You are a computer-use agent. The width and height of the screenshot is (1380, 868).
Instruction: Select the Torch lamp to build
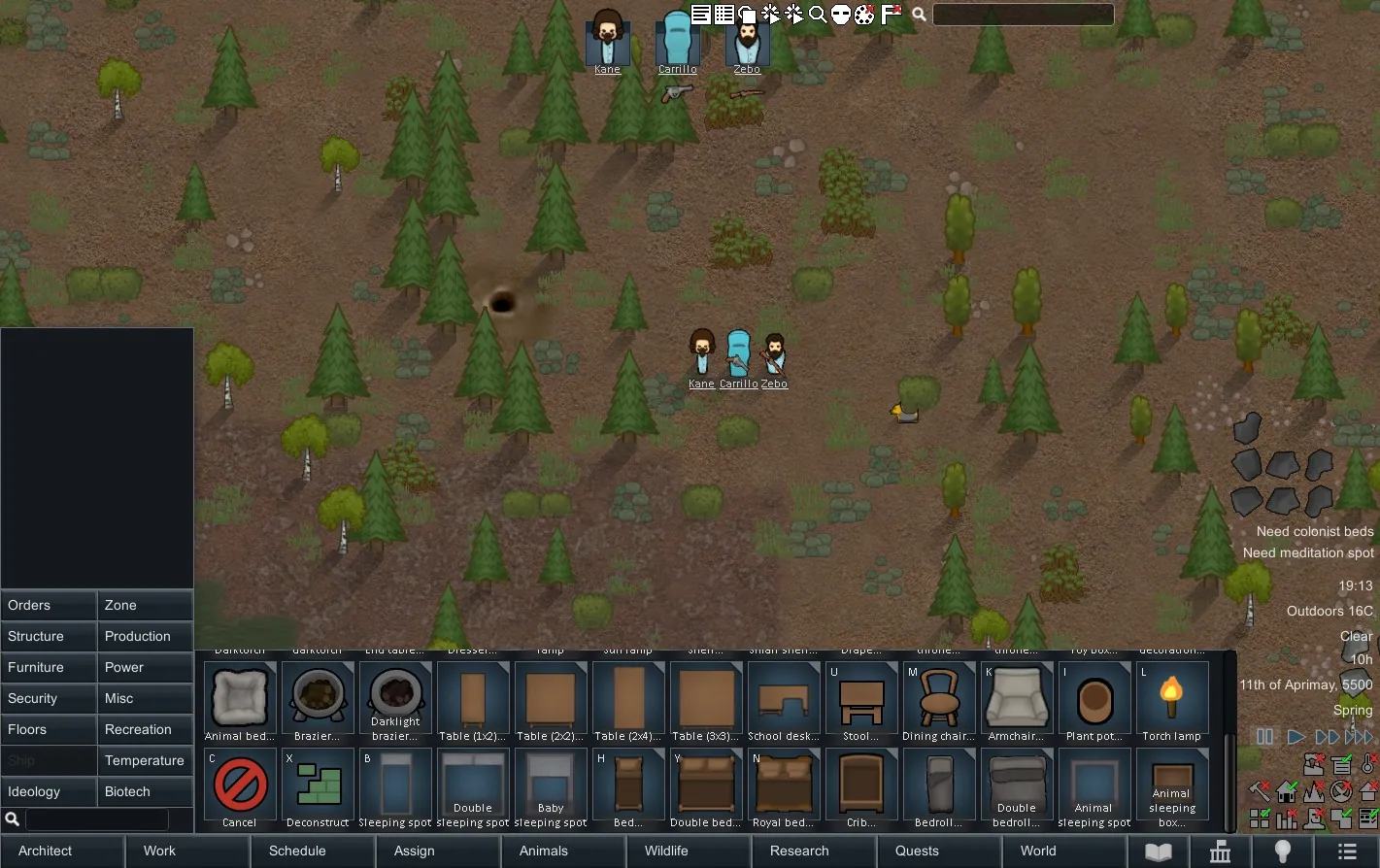1172,702
